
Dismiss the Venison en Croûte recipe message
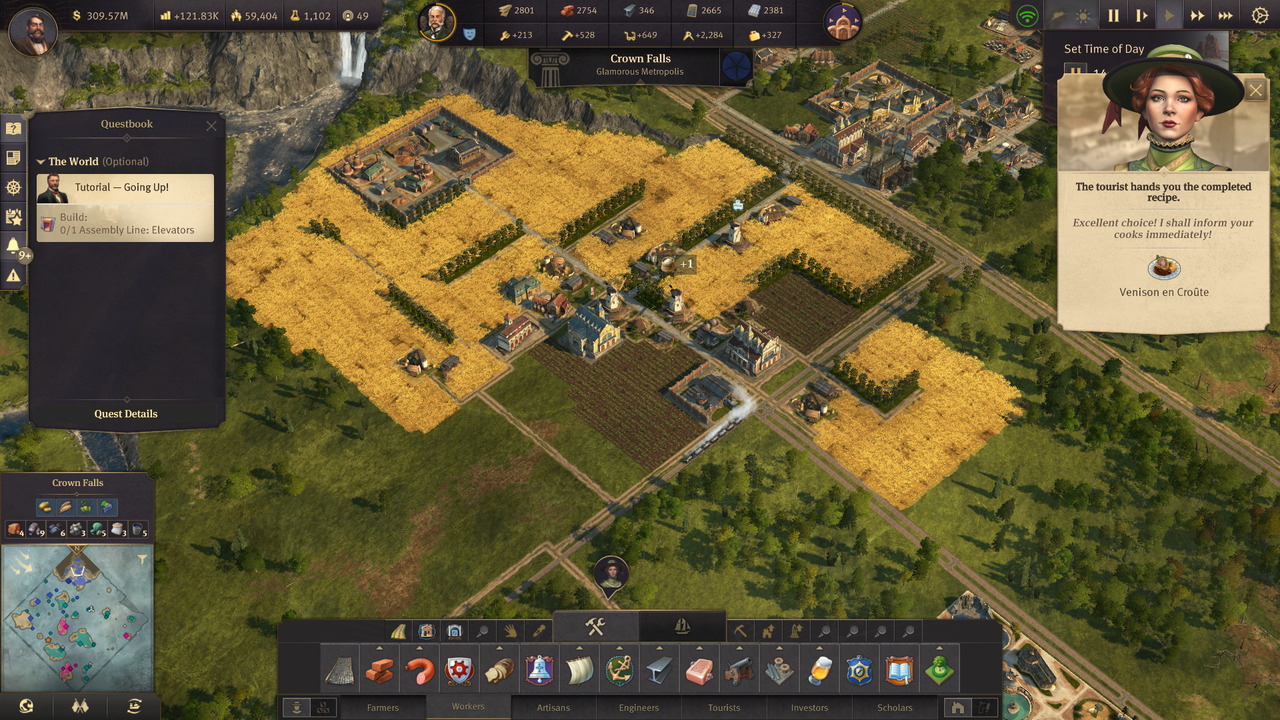point(1256,91)
